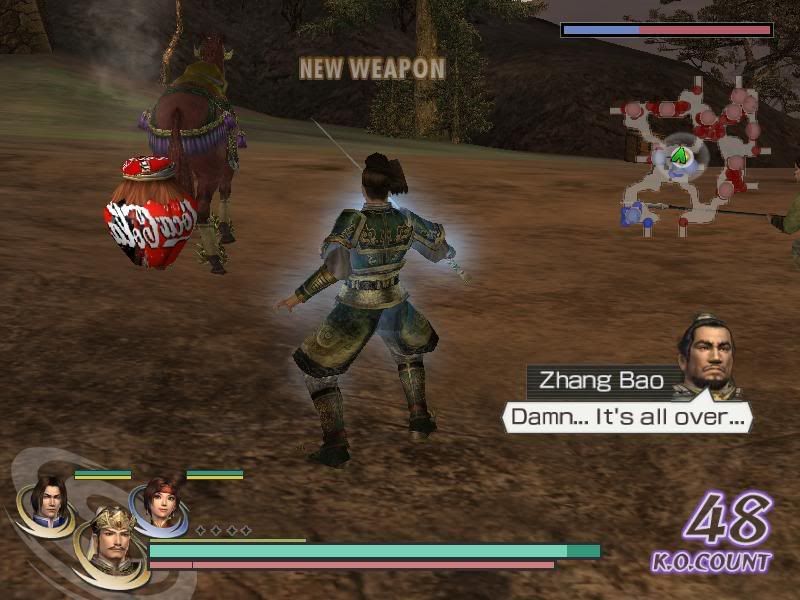
Task: Click the green player arrow on minimap
Action: 681,155
